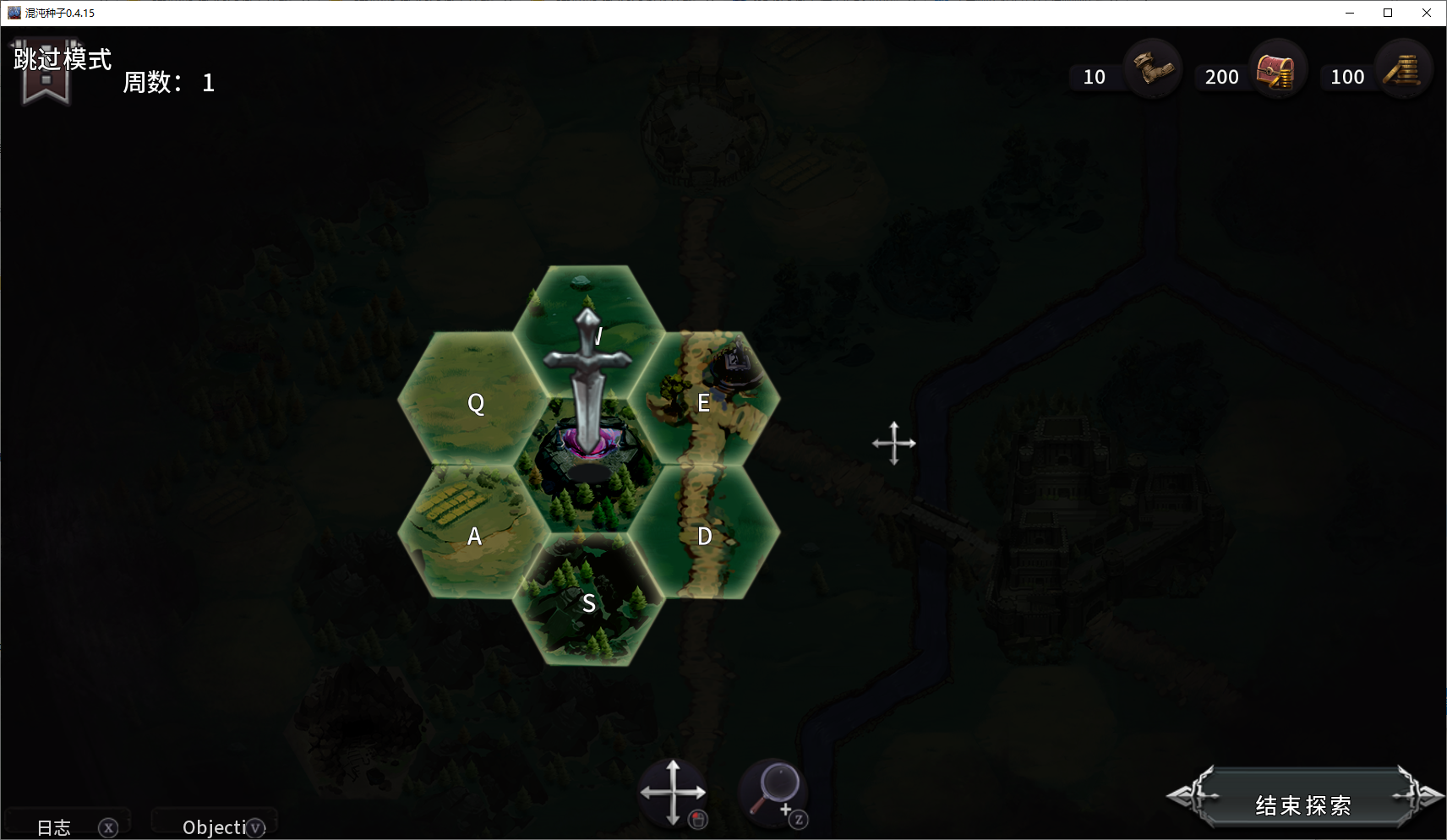
Task: Maximize the game window
Action: (1388, 13)
